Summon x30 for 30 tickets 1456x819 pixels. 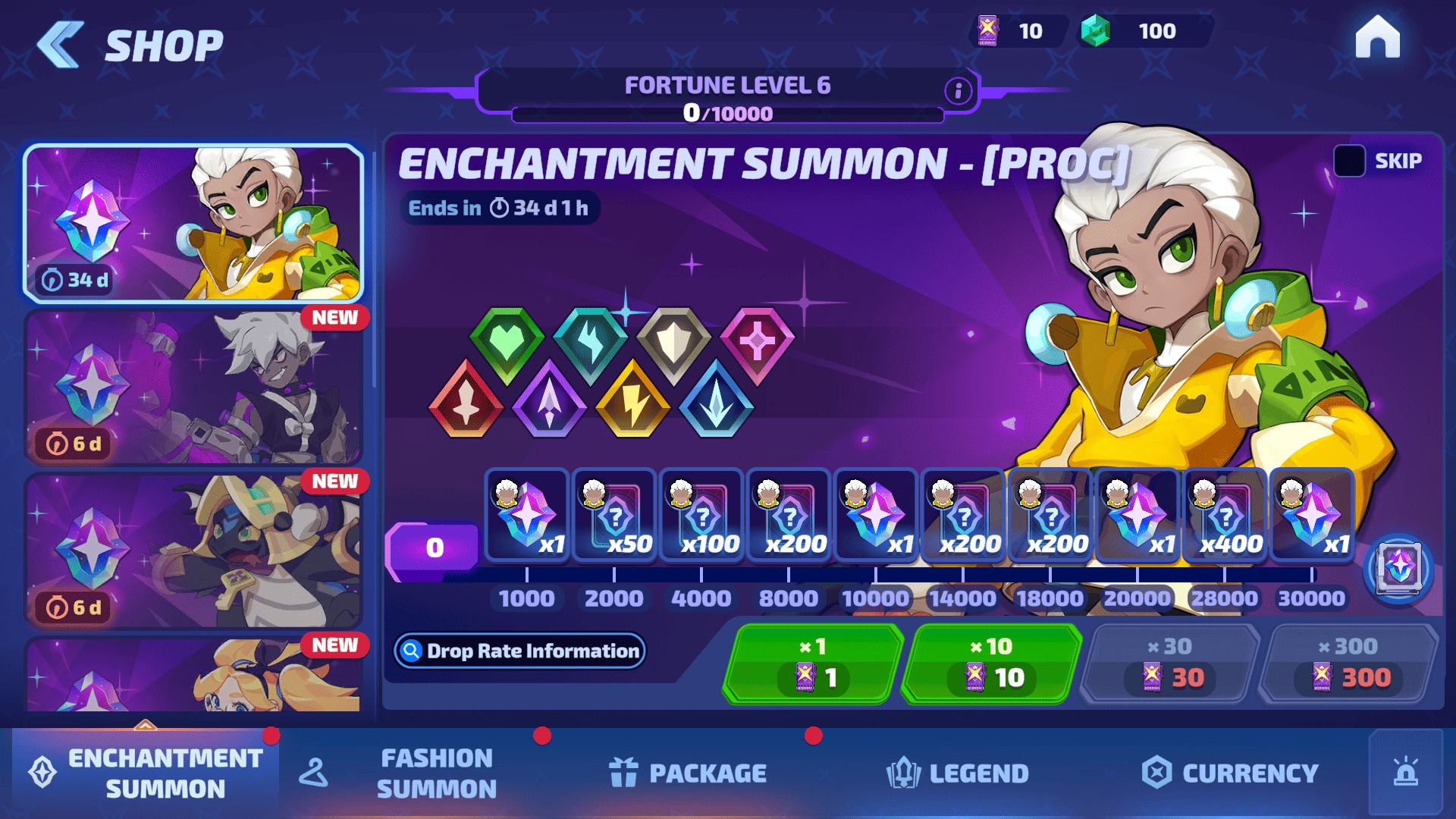point(1170,664)
